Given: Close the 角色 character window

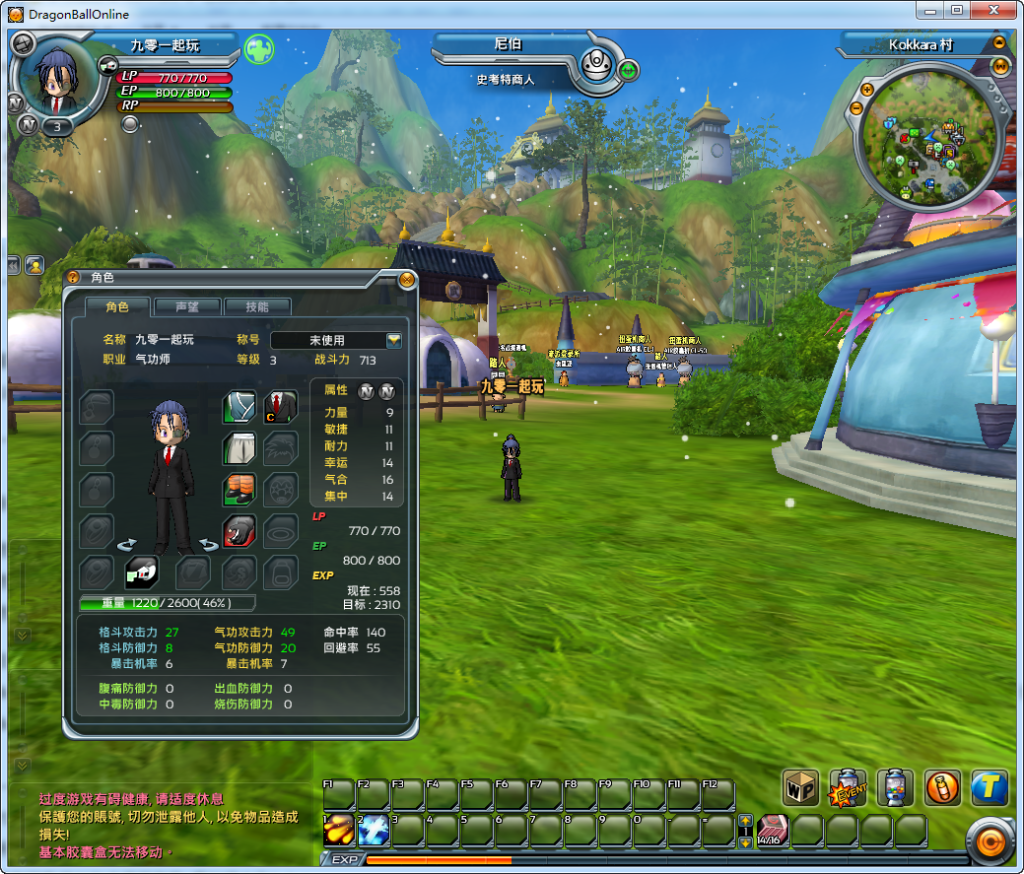Looking at the screenshot, I should (x=406, y=279).
